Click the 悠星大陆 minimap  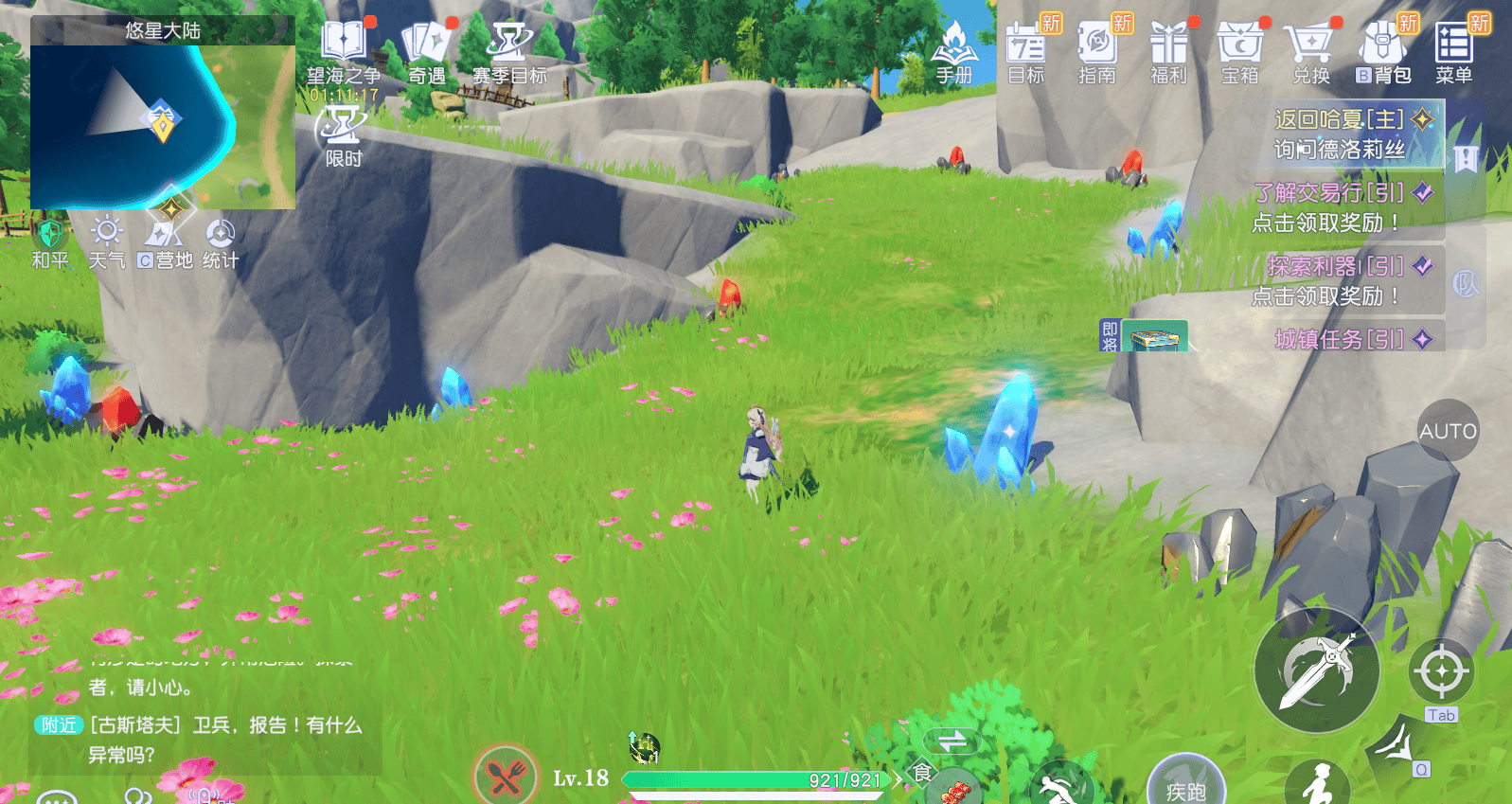tap(163, 125)
